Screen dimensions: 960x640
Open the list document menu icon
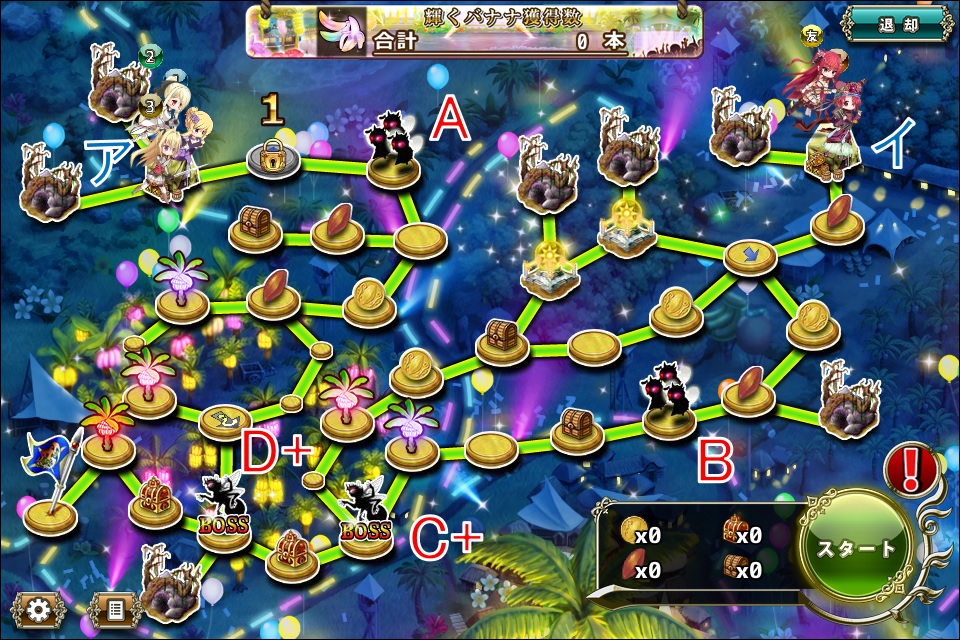pos(115,609)
